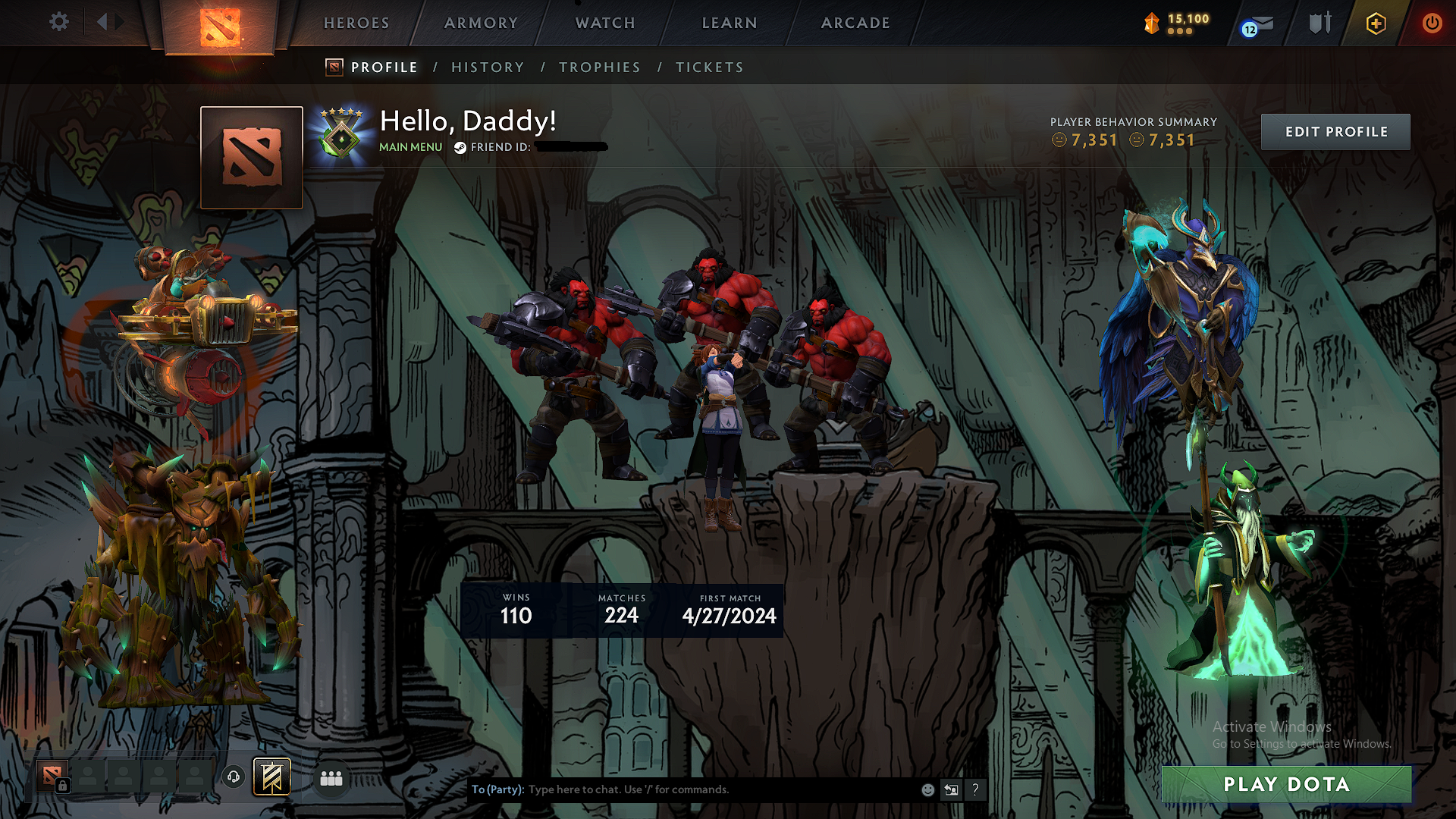Open the mail inbox with 12 notifications
This screenshot has width=1456, height=819.
1258,25
